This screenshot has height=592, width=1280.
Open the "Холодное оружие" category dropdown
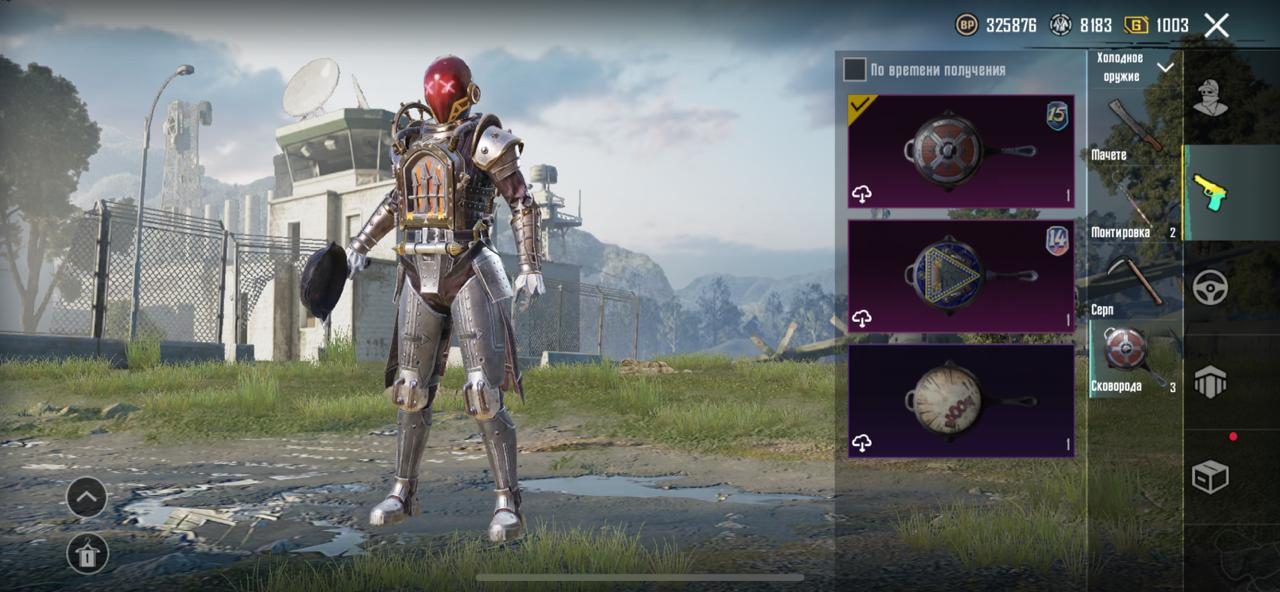[x=1135, y=67]
